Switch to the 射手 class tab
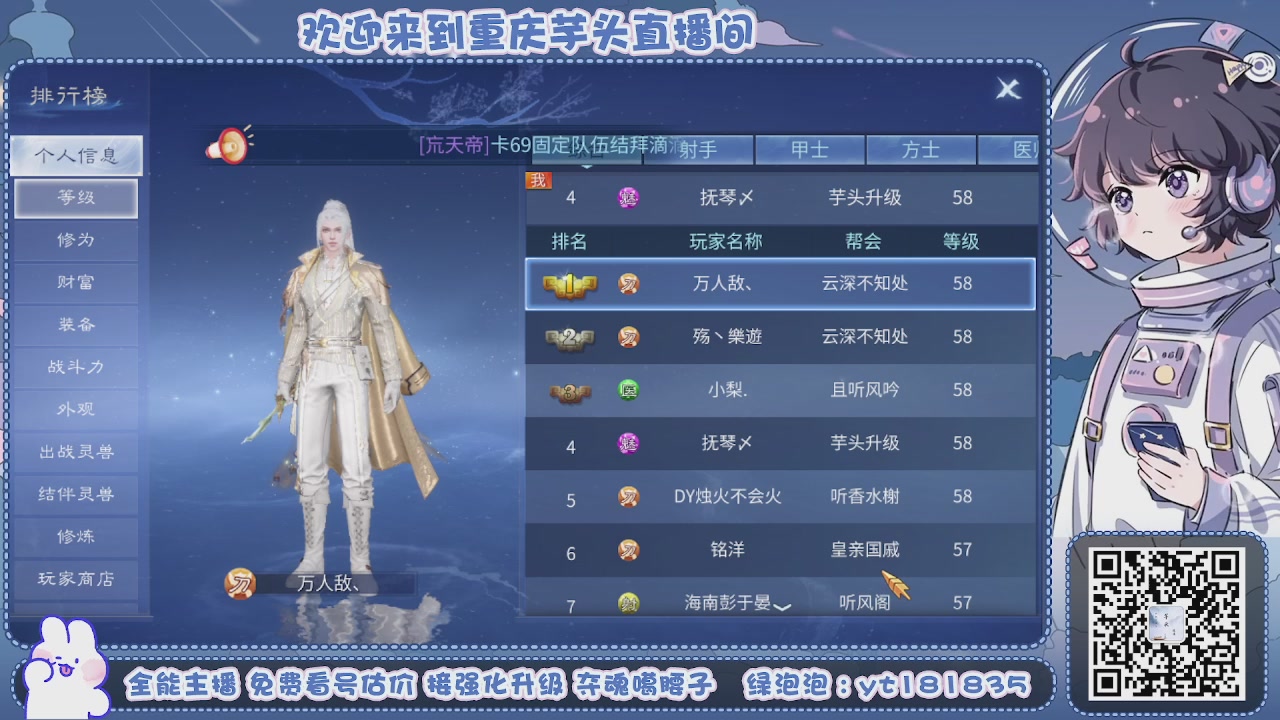Image resolution: width=1280 pixels, height=720 pixels. pyautogui.click(x=700, y=150)
